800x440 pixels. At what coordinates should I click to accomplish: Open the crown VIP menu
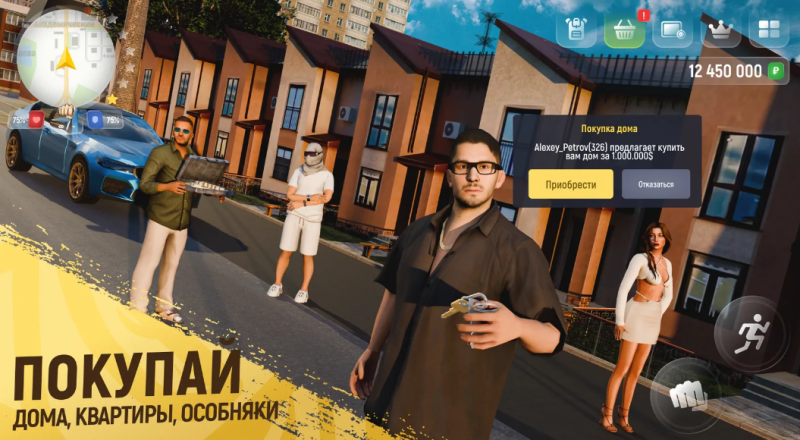pos(720,30)
